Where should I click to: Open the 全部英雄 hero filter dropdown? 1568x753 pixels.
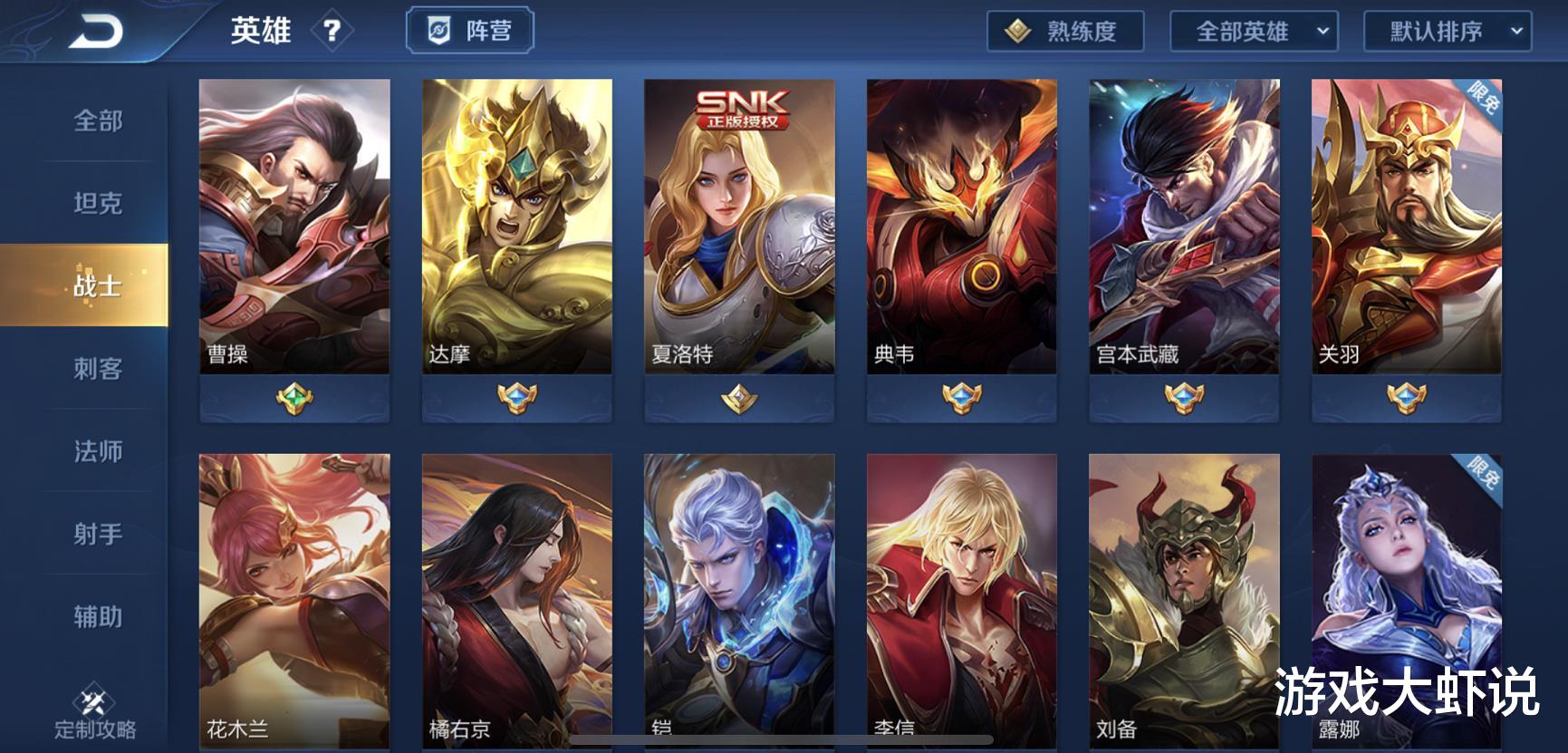[1255, 30]
